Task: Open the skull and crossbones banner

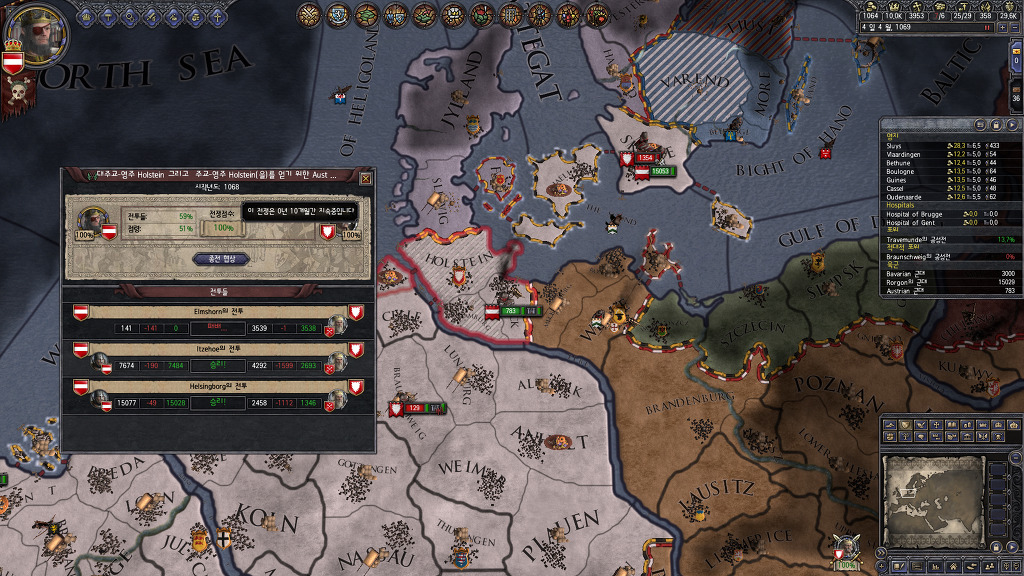Action: pyautogui.click(x=18, y=94)
